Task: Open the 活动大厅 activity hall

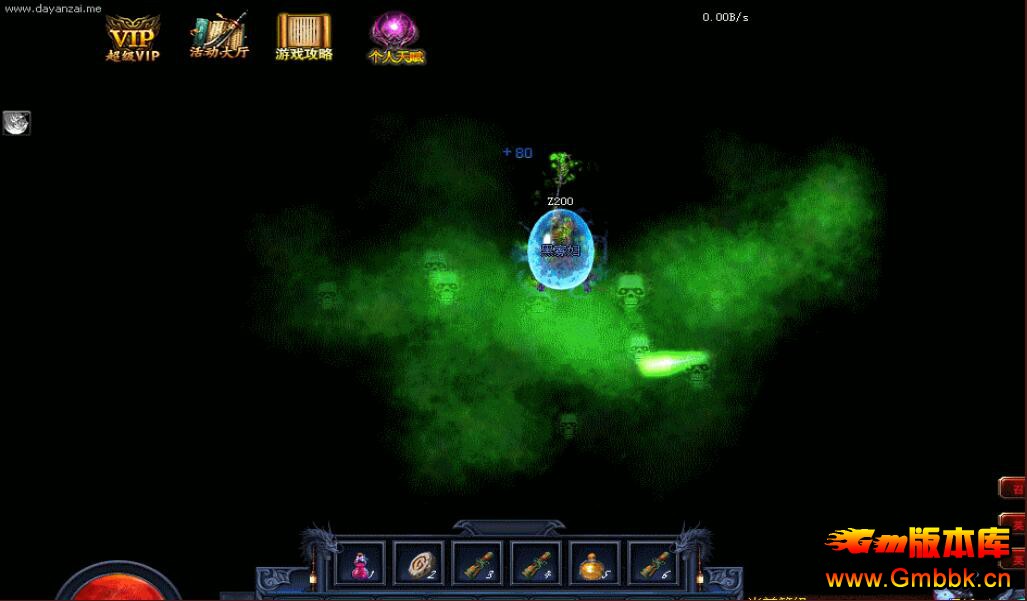Action: [x=219, y=36]
